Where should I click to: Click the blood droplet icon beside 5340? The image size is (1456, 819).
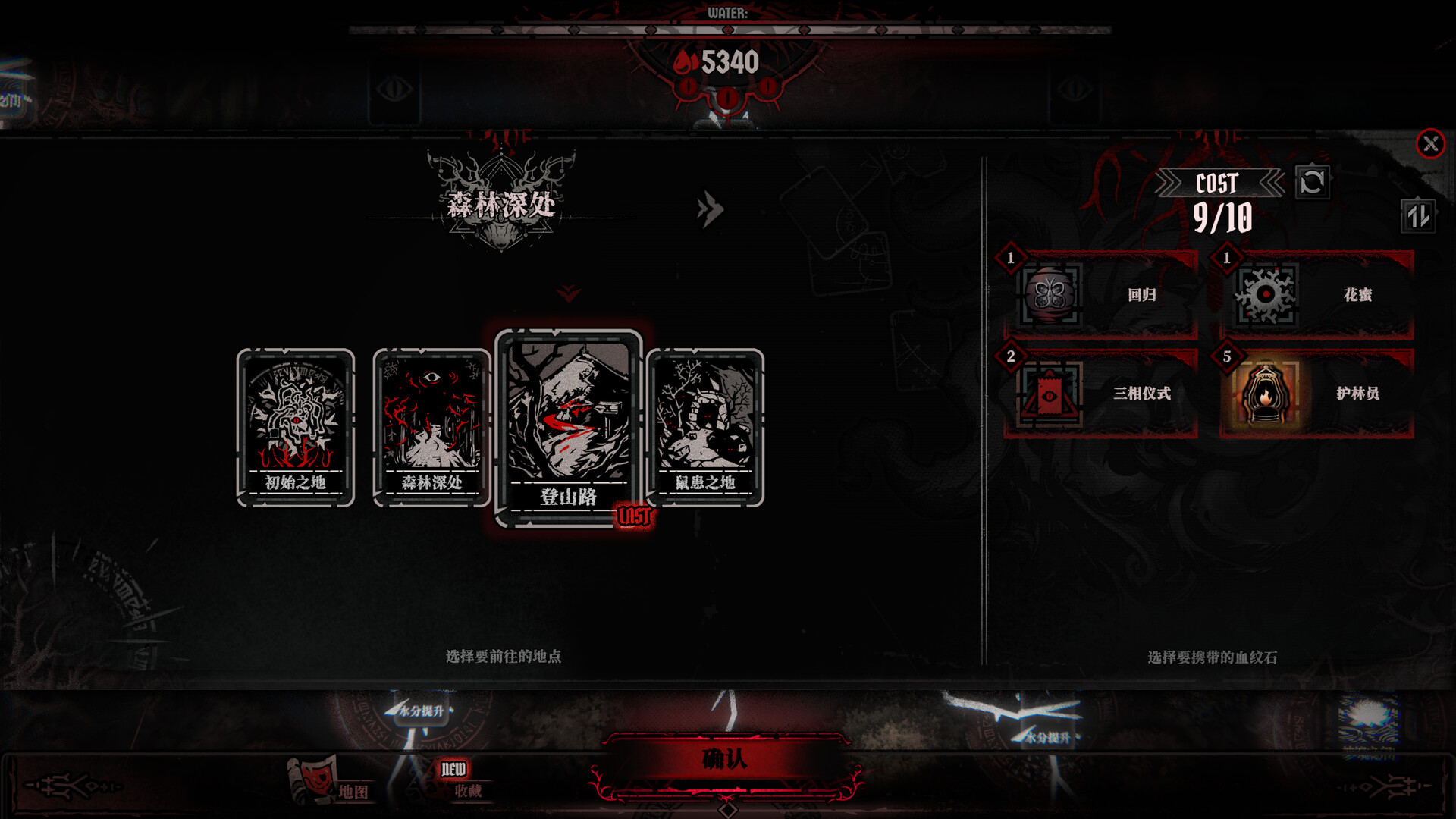[685, 63]
